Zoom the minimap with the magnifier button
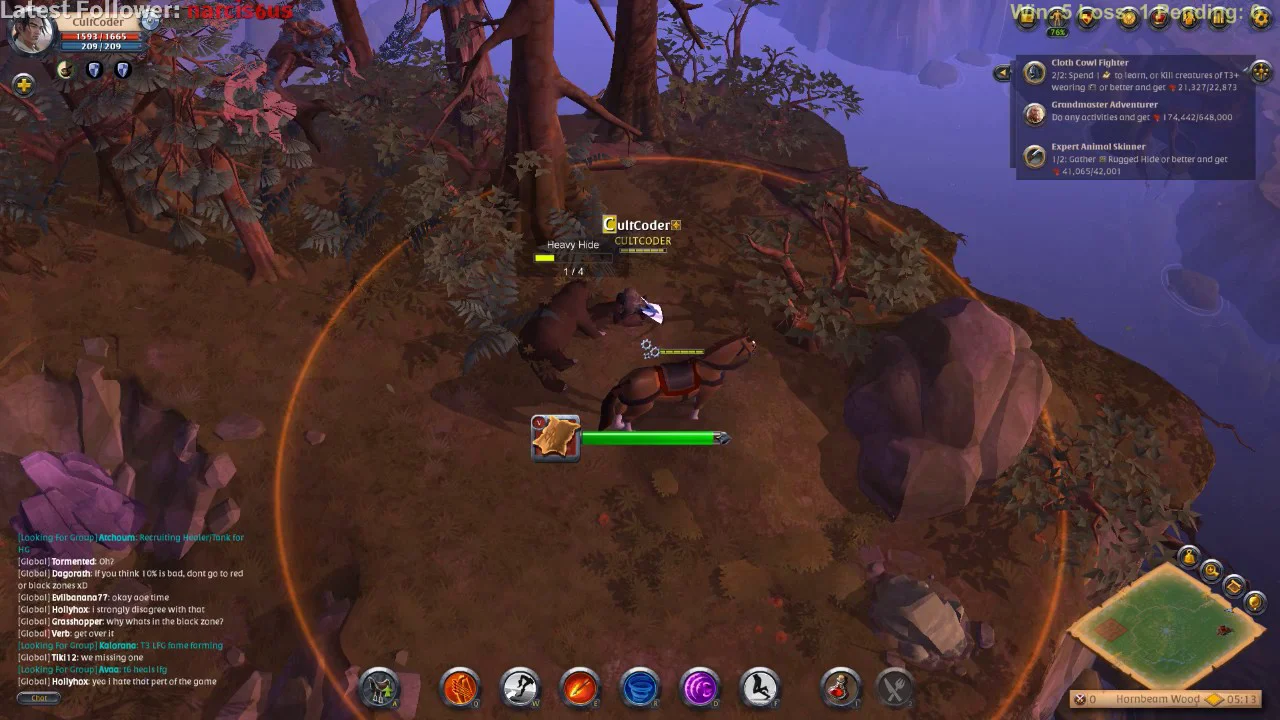 pyautogui.click(x=1212, y=571)
